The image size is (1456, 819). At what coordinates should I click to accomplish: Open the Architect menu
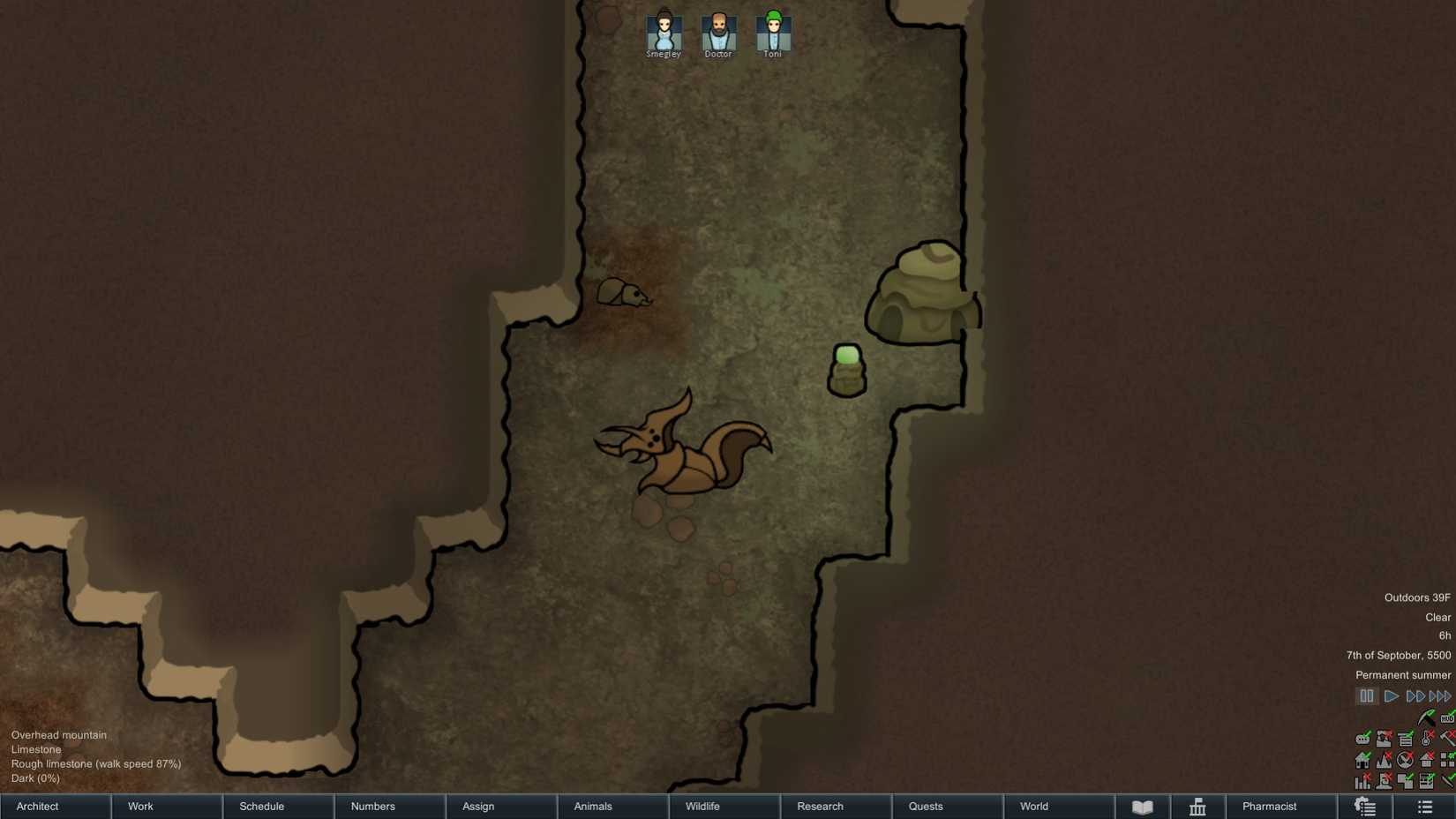36,806
